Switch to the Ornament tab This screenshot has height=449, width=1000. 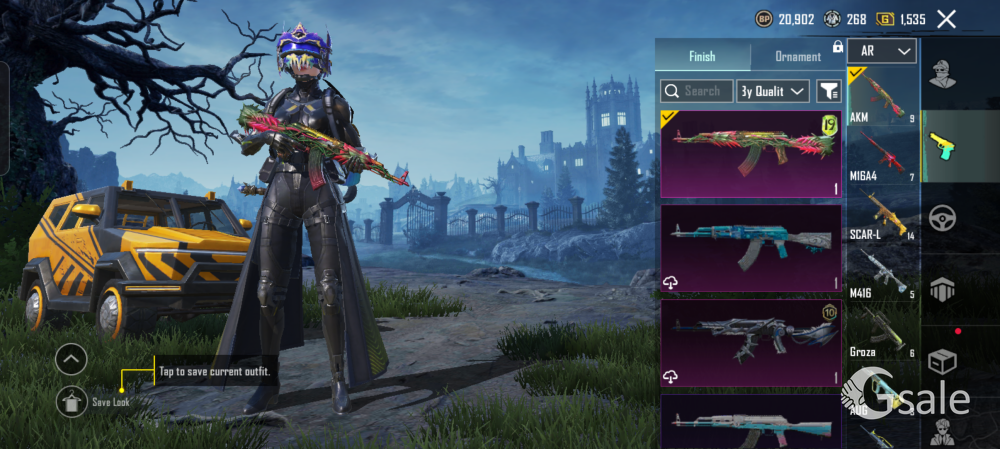pos(797,57)
